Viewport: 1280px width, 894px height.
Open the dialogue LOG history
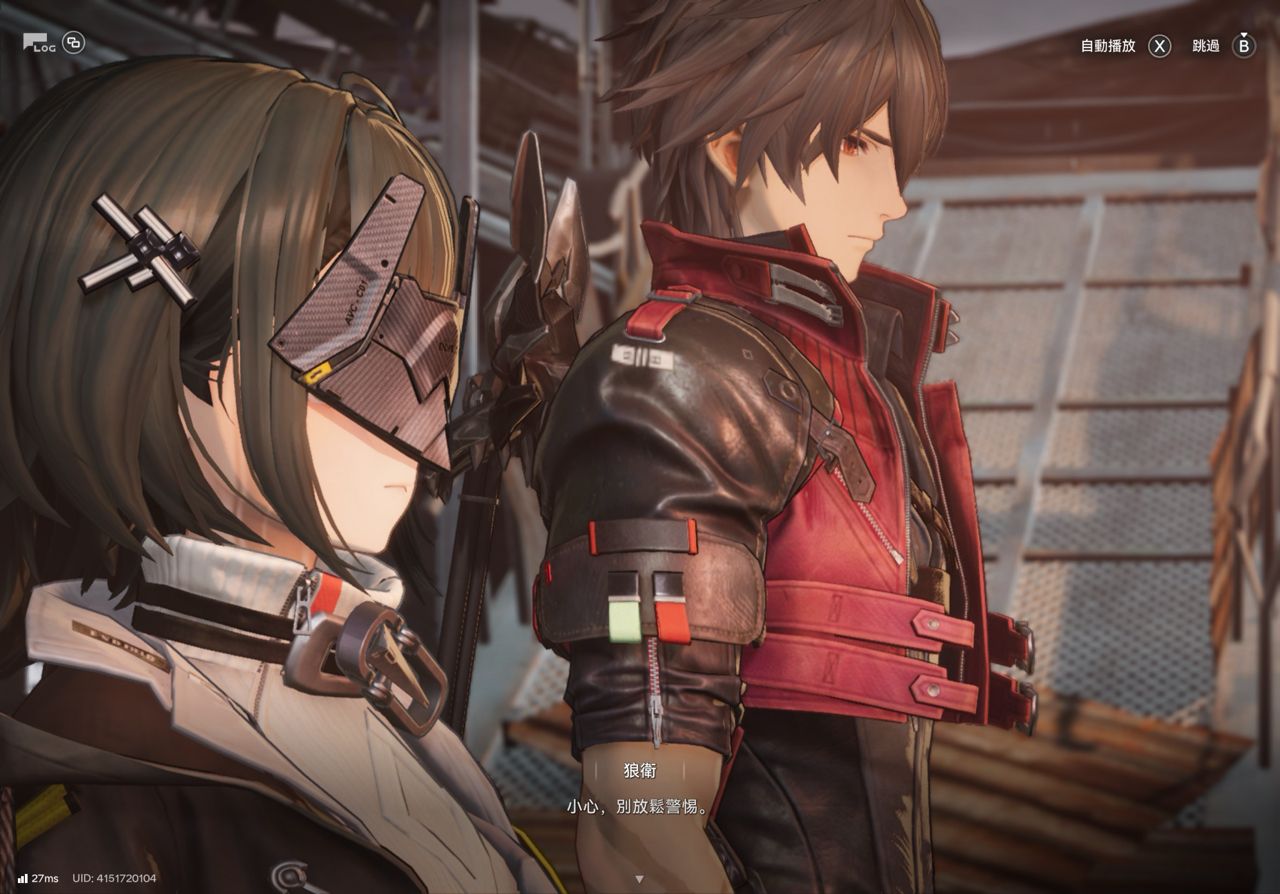click(x=40, y=43)
